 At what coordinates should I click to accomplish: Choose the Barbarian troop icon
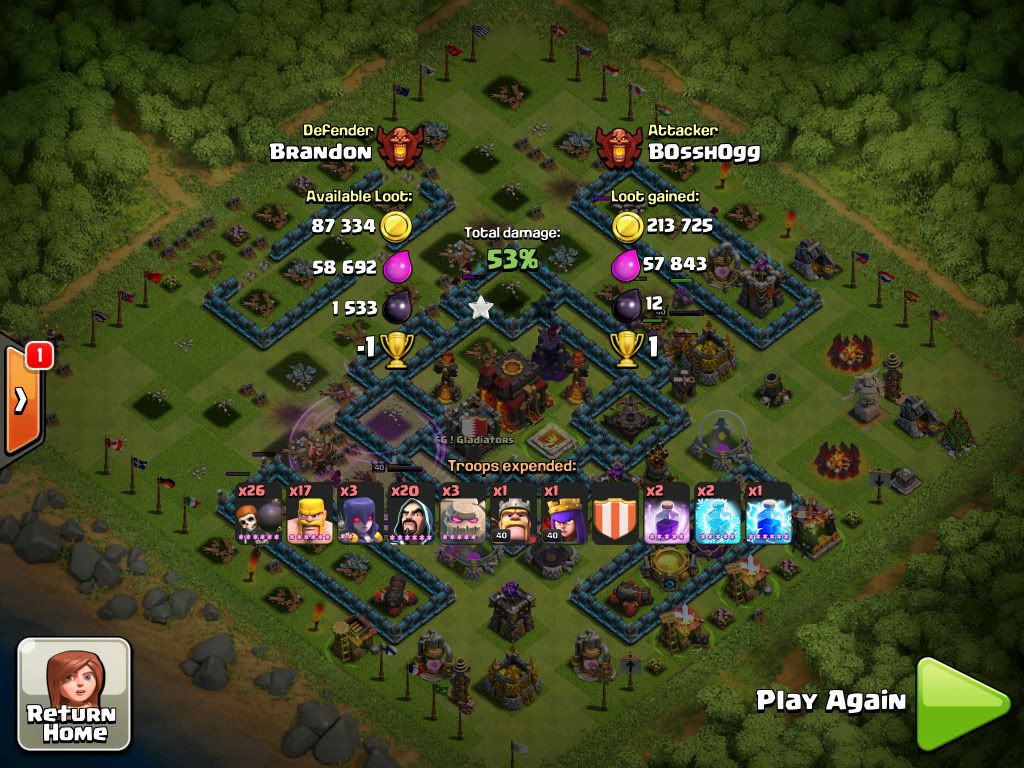pos(309,513)
